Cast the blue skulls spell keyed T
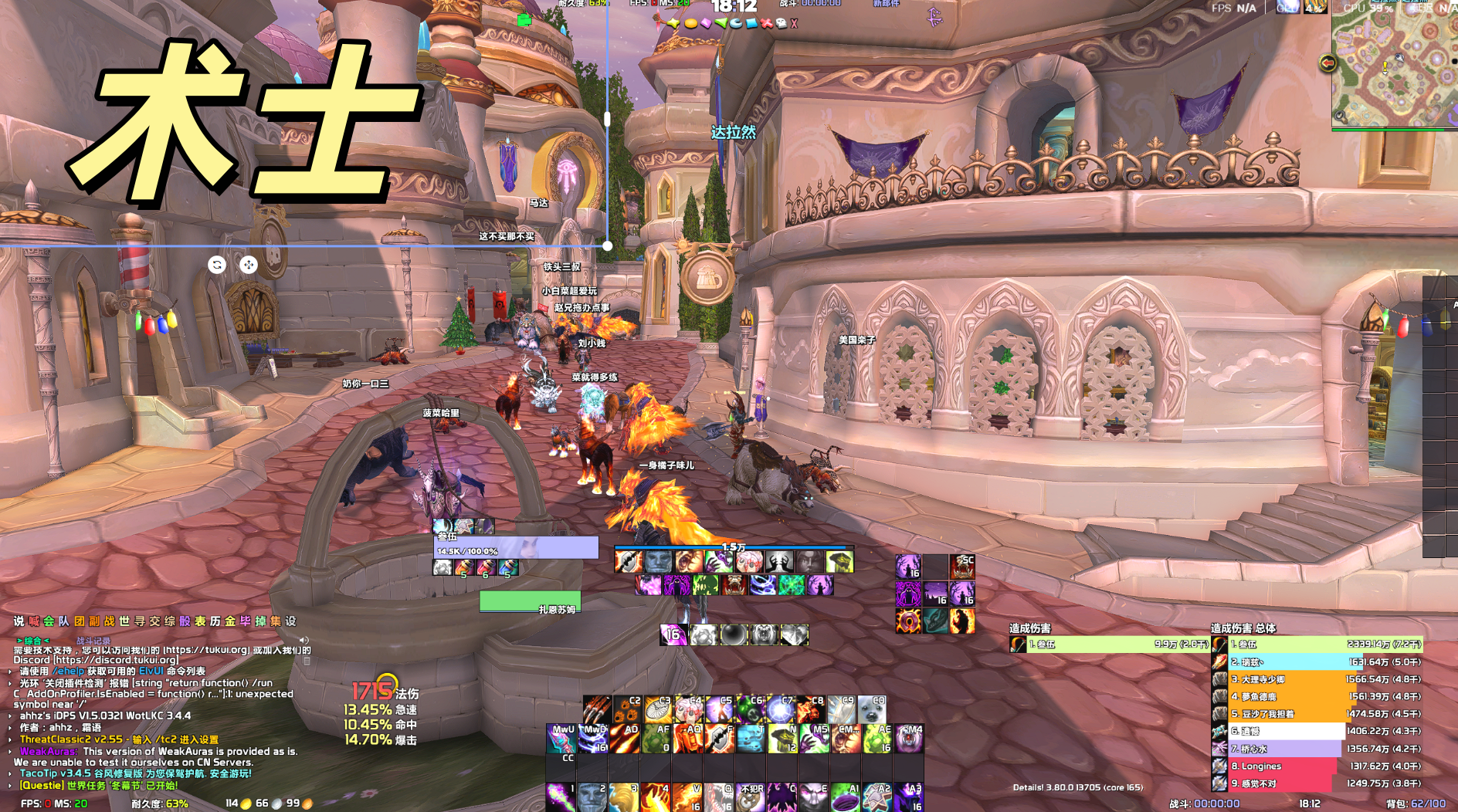This screenshot has width=1458, height=812. coord(749,739)
